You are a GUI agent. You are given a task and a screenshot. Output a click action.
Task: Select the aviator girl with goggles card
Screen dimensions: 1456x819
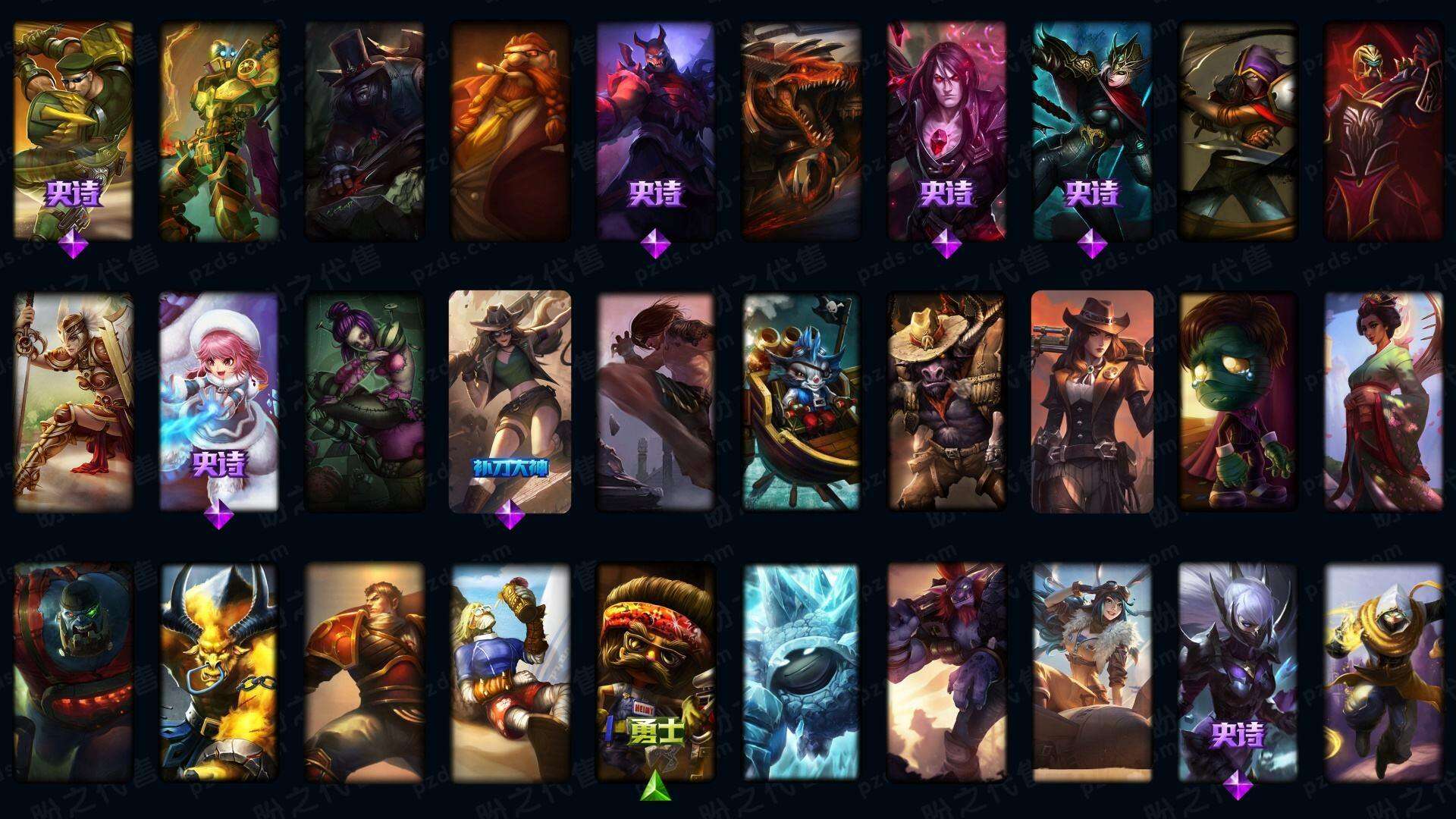pos(1092,672)
